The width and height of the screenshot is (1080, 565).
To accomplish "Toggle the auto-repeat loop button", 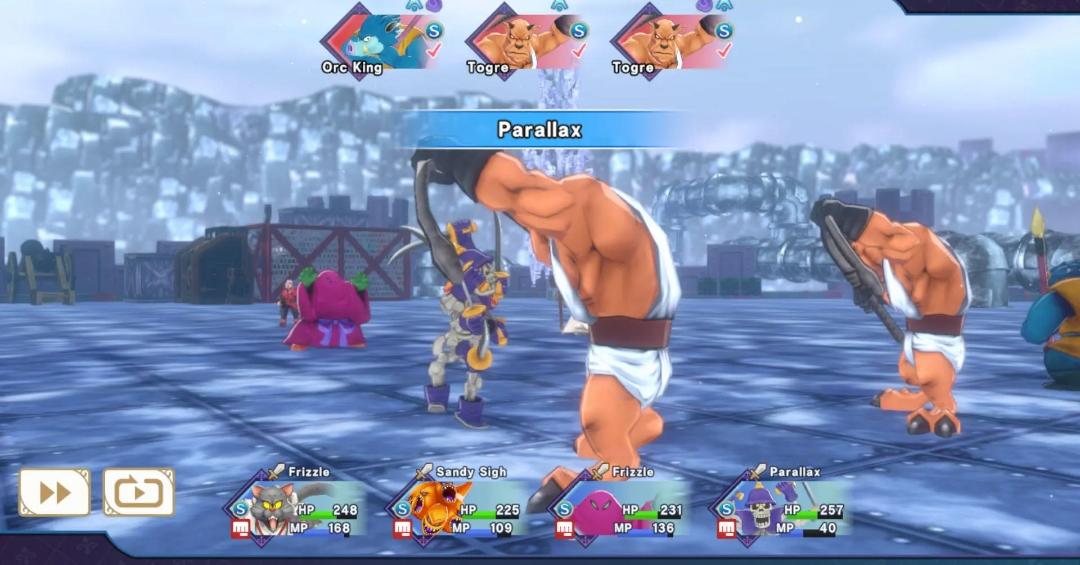I will 138,492.
